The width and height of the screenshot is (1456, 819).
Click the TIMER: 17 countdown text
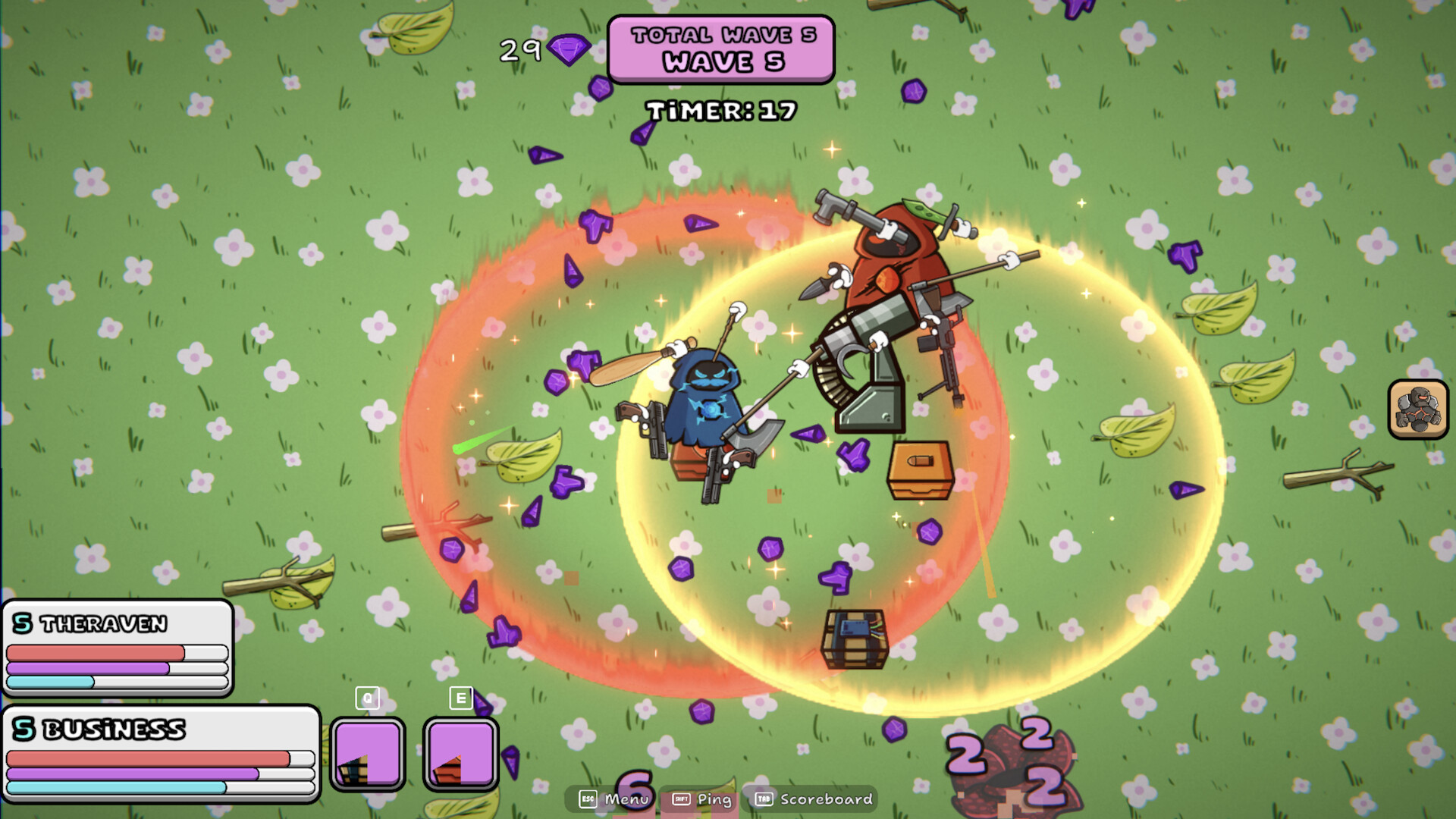[720, 111]
